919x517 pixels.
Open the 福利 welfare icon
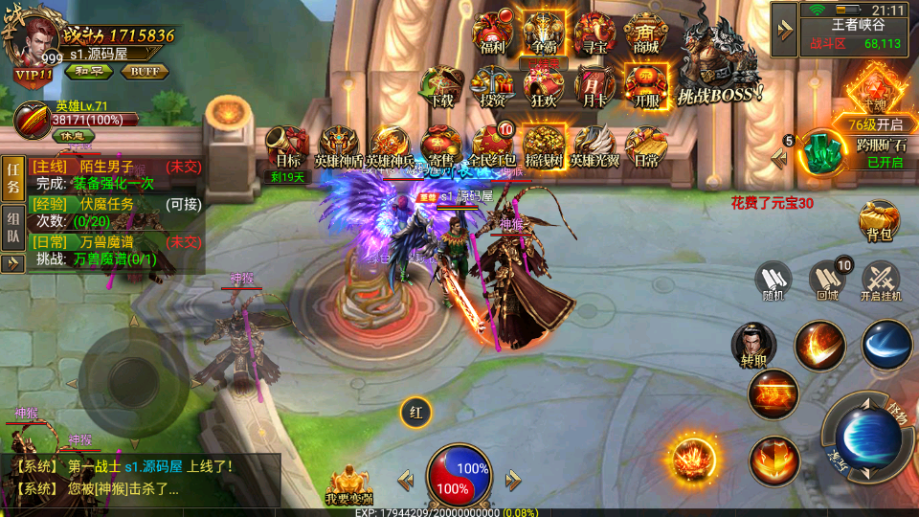[x=493, y=34]
